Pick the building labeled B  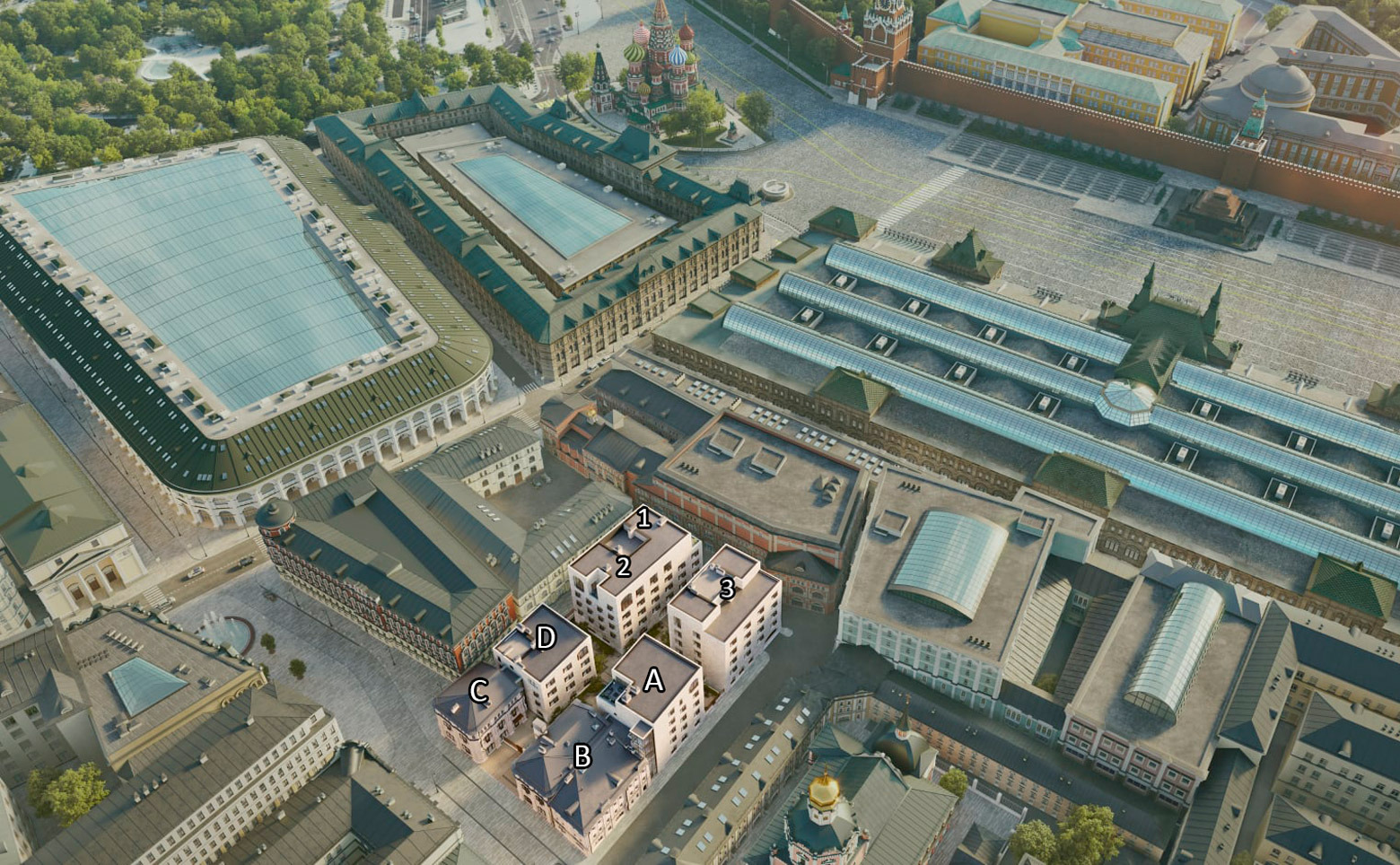tap(582, 756)
